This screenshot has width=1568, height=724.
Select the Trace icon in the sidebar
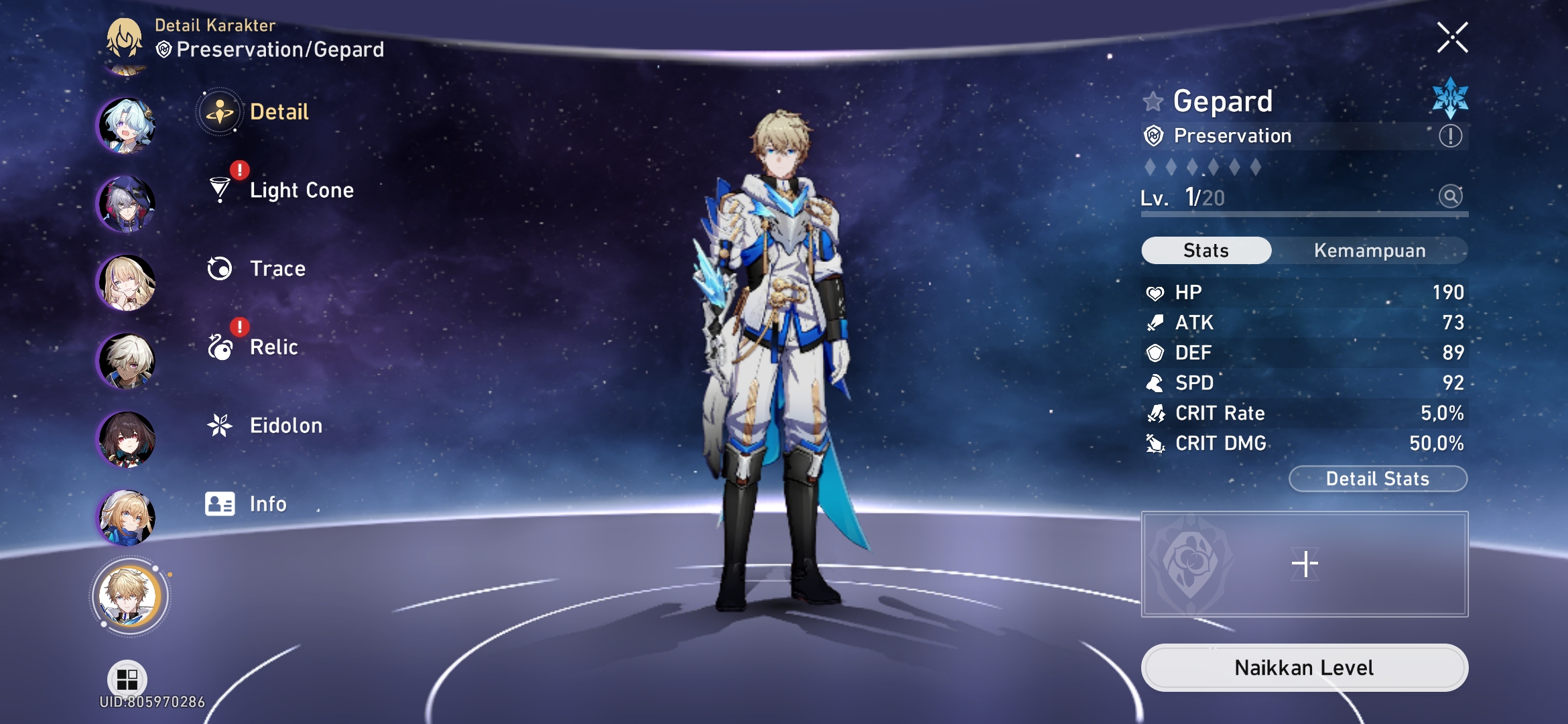(219, 268)
